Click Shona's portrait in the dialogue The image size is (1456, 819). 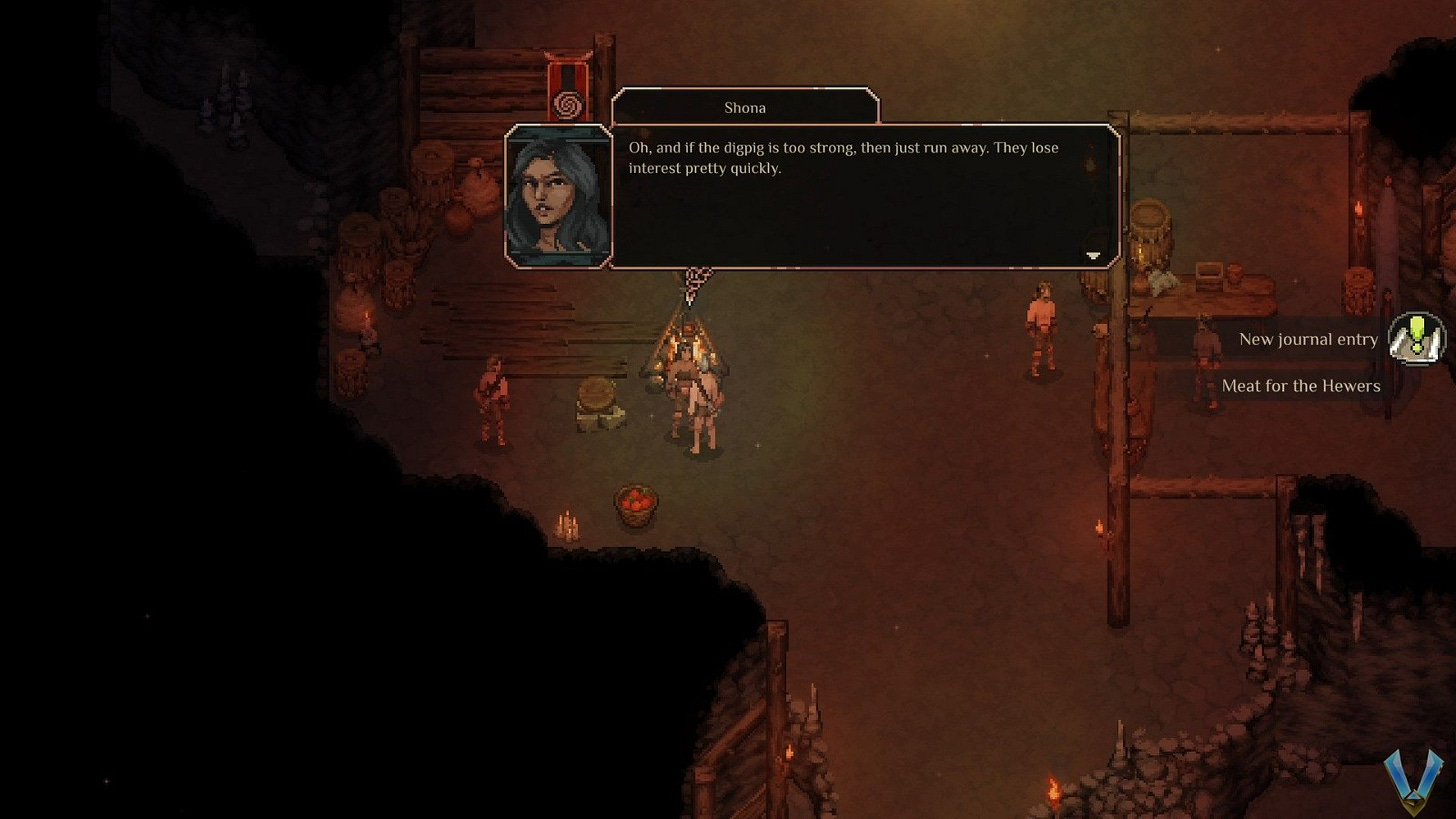[558, 197]
